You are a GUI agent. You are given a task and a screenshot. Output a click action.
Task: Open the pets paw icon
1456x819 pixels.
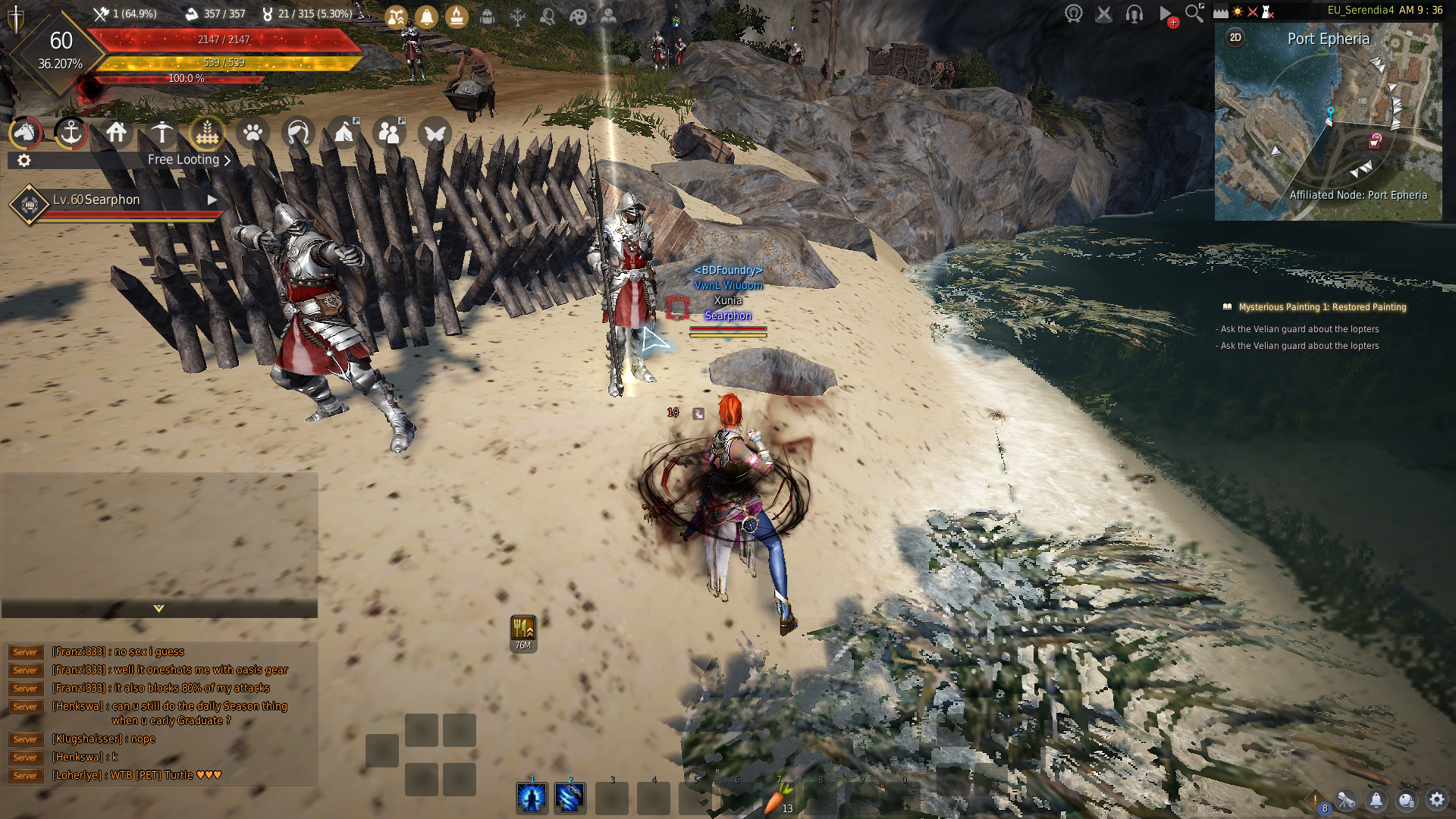(x=253, y=133)
